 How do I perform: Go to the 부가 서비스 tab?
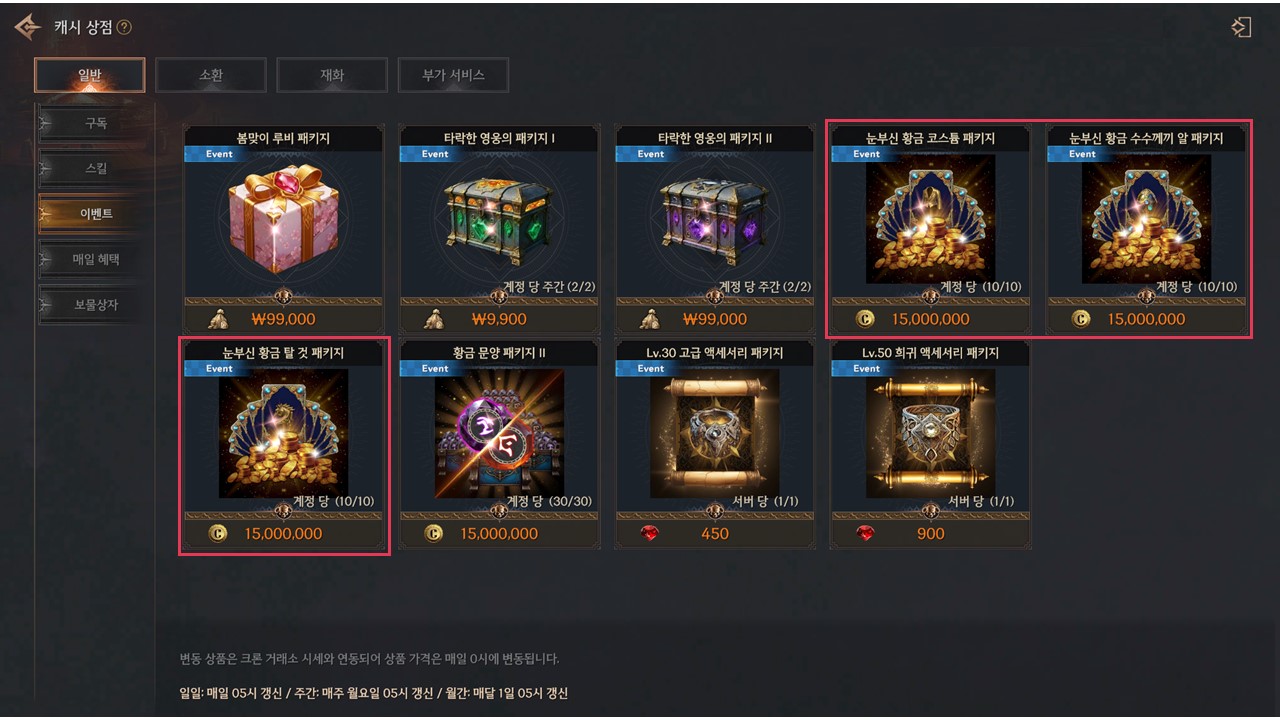coord(453,75)
